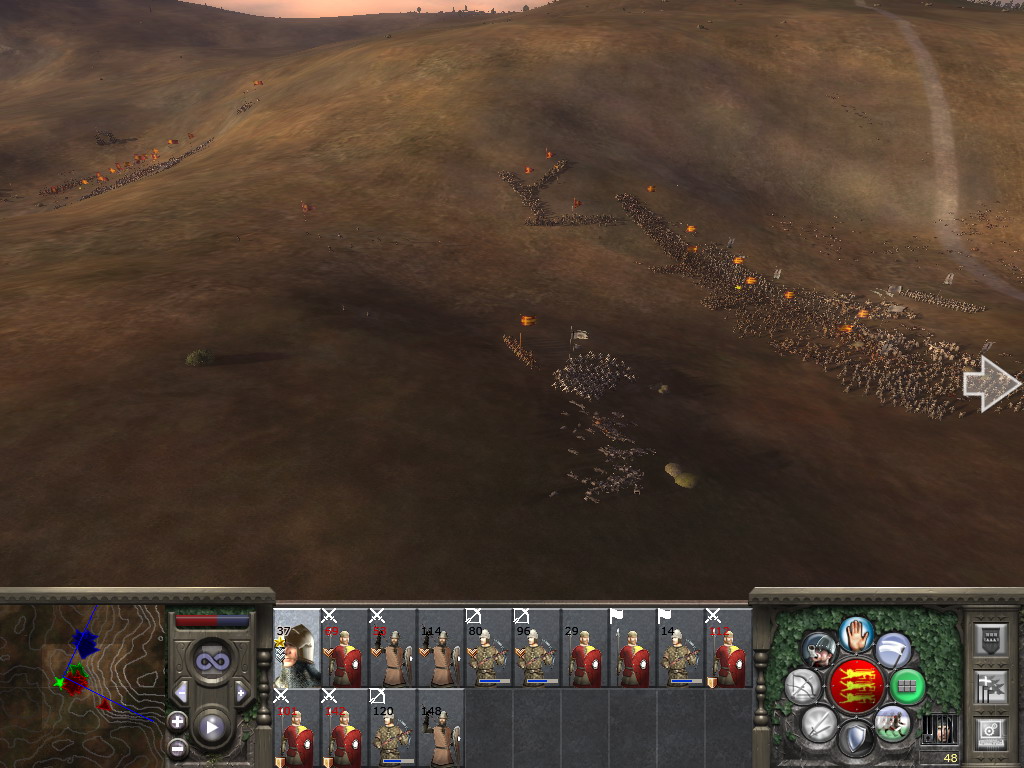The height and width of the screenshot is (768, 1024).
Task: Click the halt order hand icon
Action: pos(855,633)
